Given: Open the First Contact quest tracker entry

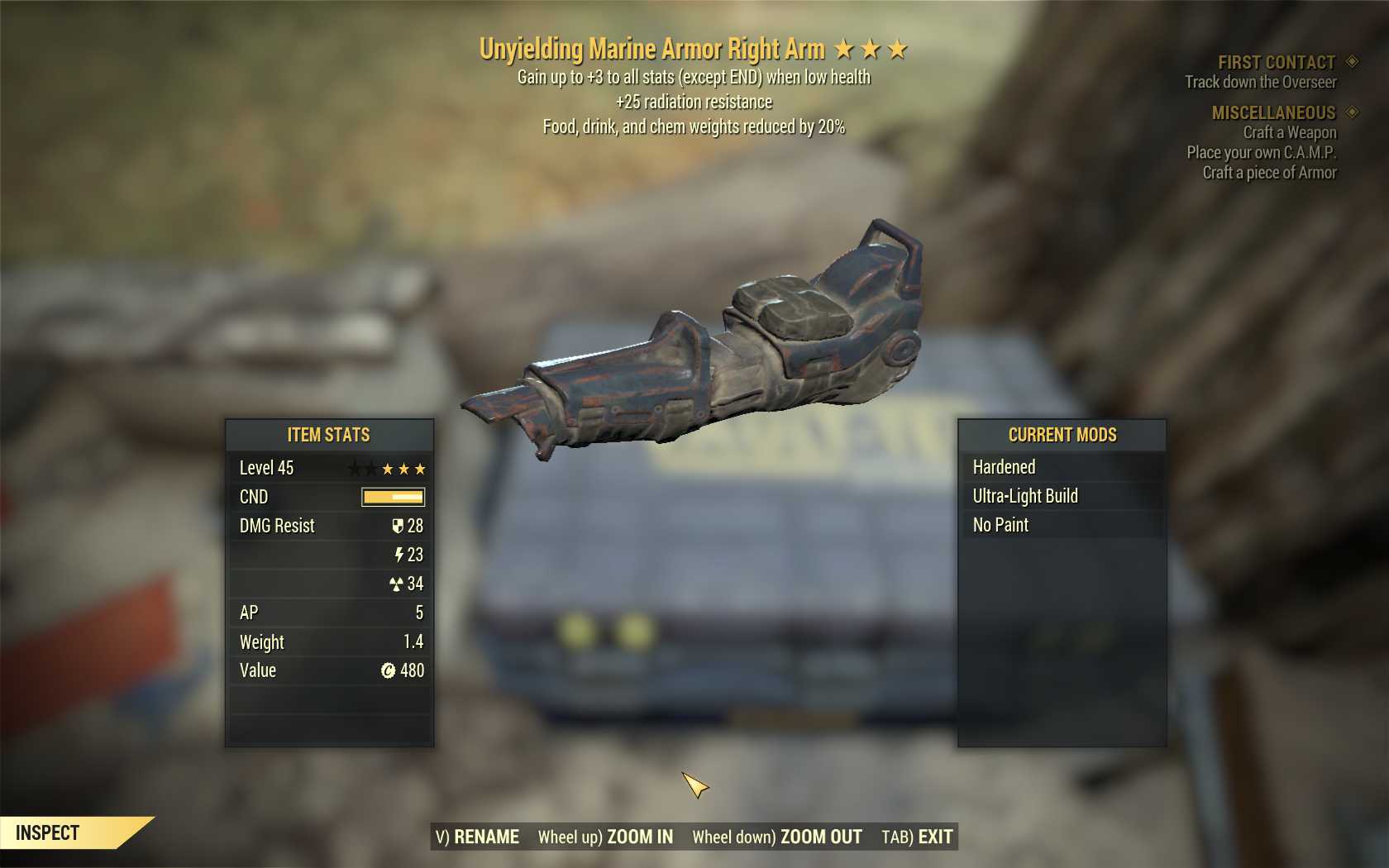Looking at the screenshot, I should (x=1276, y=63).
